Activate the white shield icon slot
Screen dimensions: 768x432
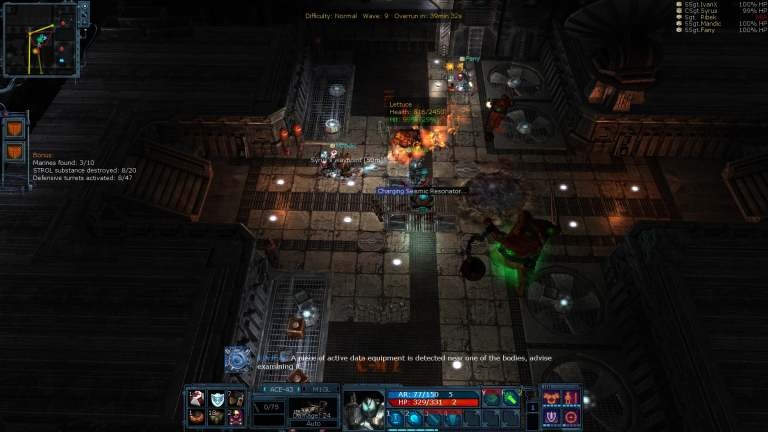[x=216, y=399]
